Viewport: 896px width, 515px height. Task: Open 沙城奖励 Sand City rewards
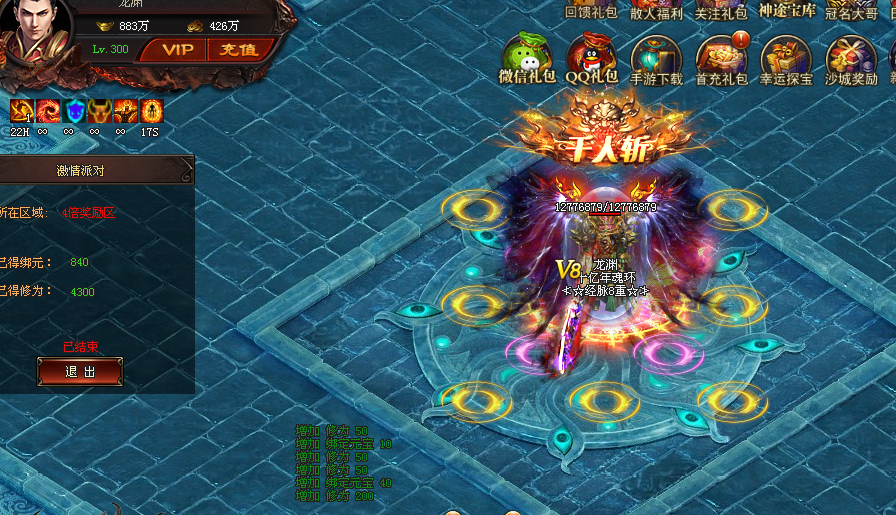(x=851, y=58)
